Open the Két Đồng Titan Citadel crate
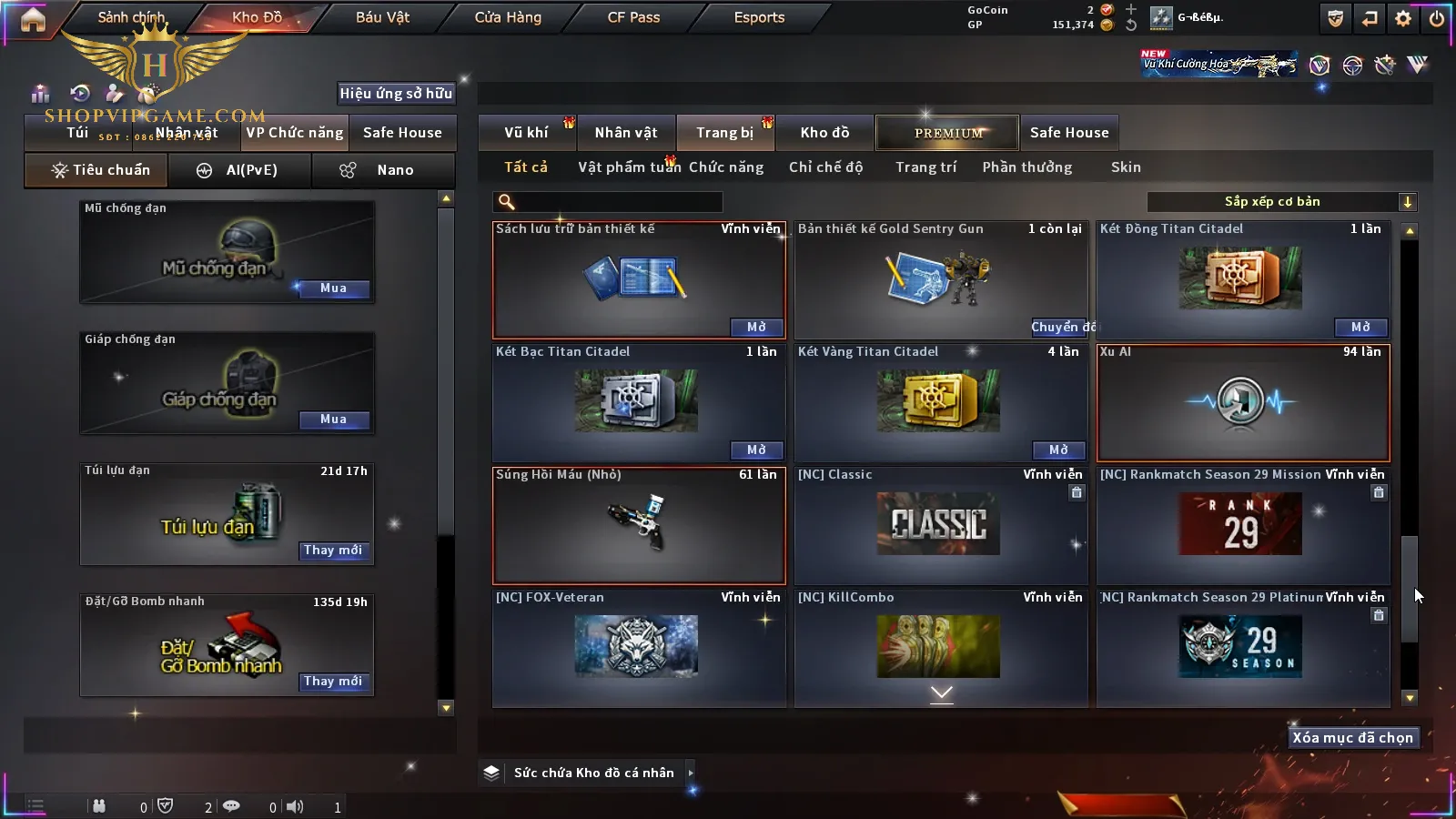1456x819 pixels. point(1360,327)
